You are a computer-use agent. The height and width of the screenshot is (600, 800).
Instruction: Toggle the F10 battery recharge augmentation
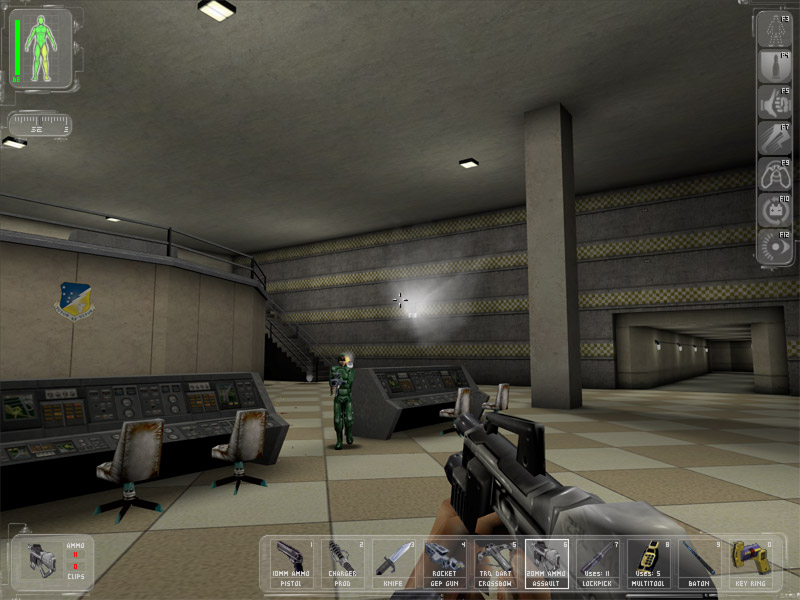coord(775,211)
